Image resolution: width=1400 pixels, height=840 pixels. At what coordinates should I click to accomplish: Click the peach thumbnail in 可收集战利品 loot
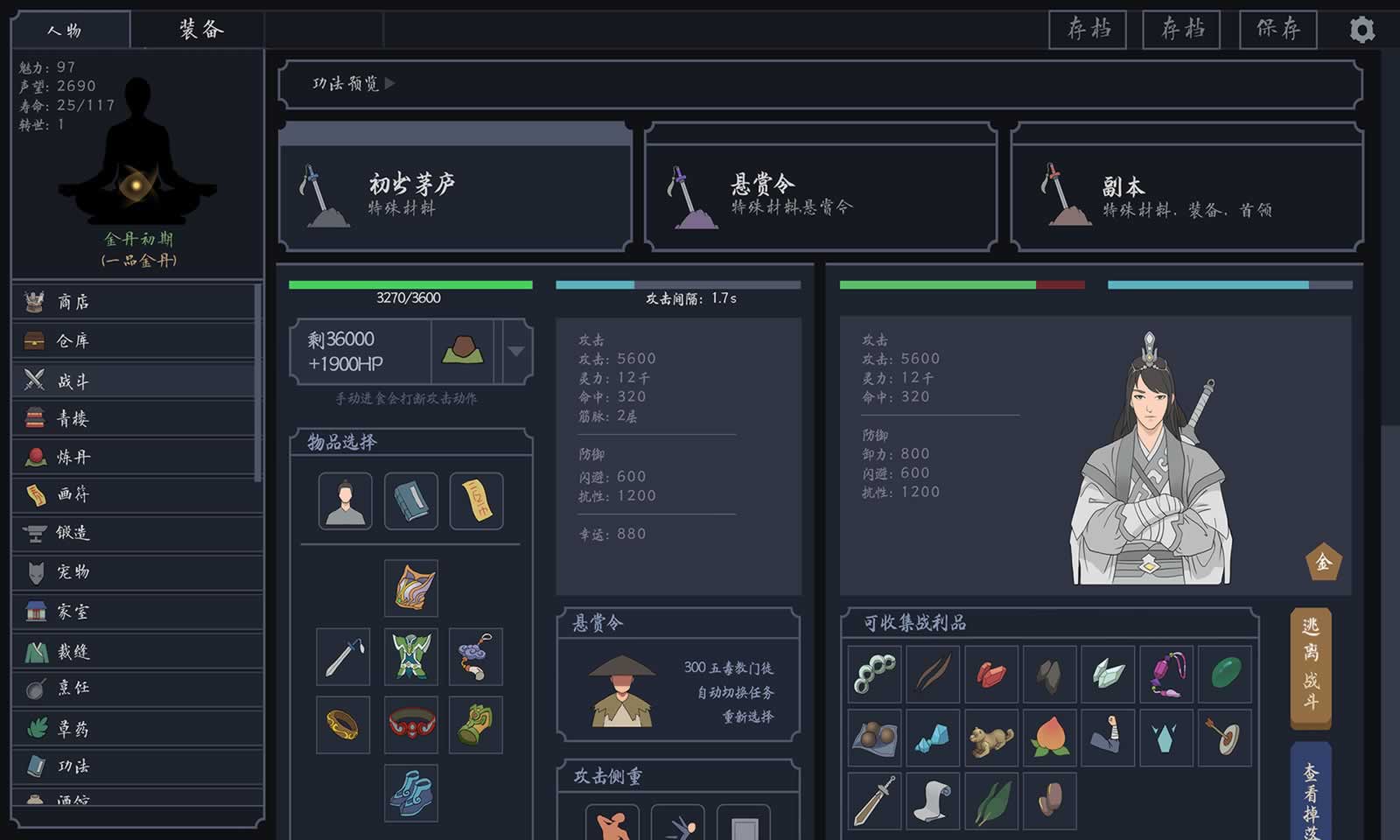1049,737
